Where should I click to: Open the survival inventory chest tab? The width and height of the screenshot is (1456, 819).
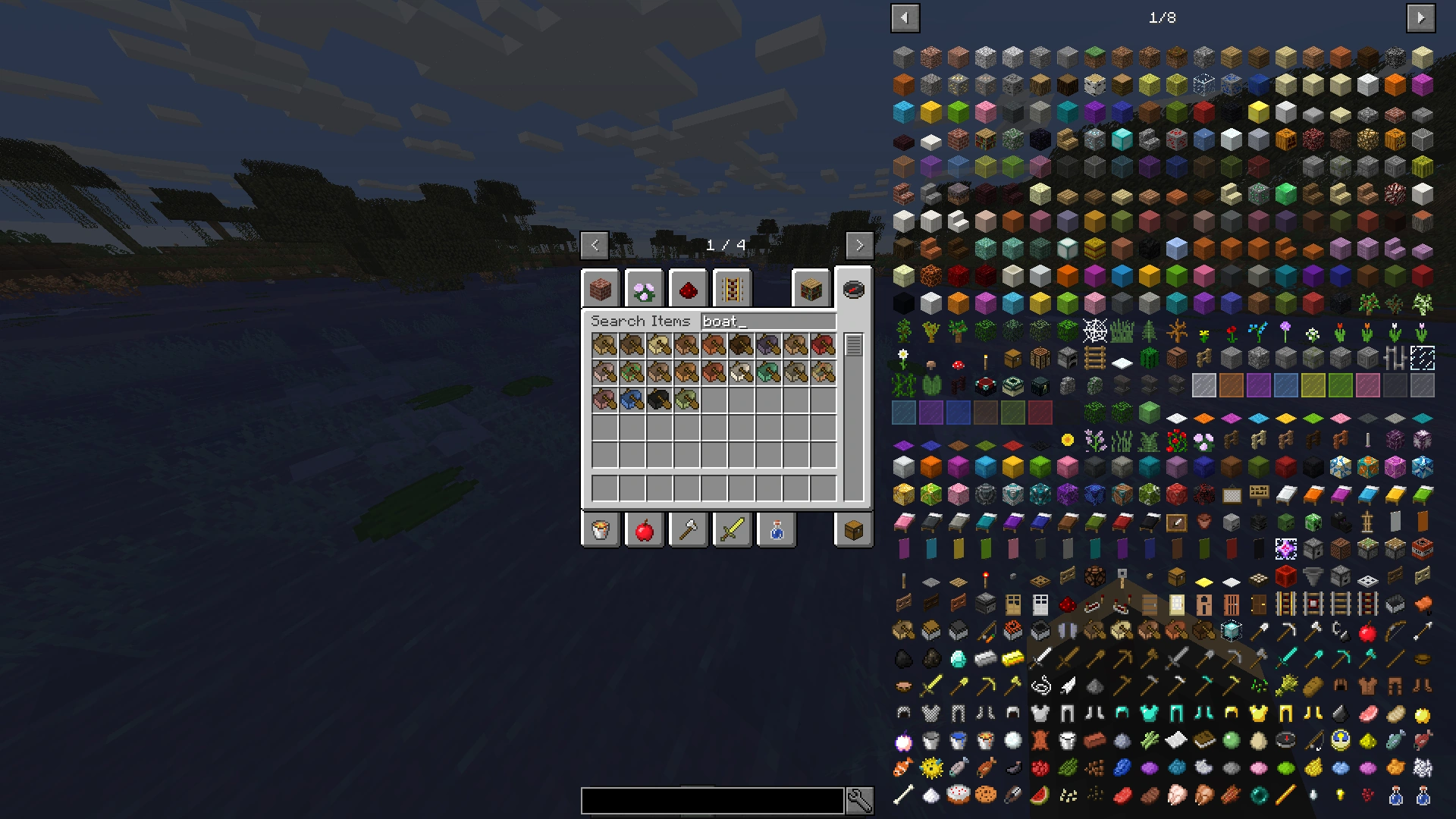853,529
